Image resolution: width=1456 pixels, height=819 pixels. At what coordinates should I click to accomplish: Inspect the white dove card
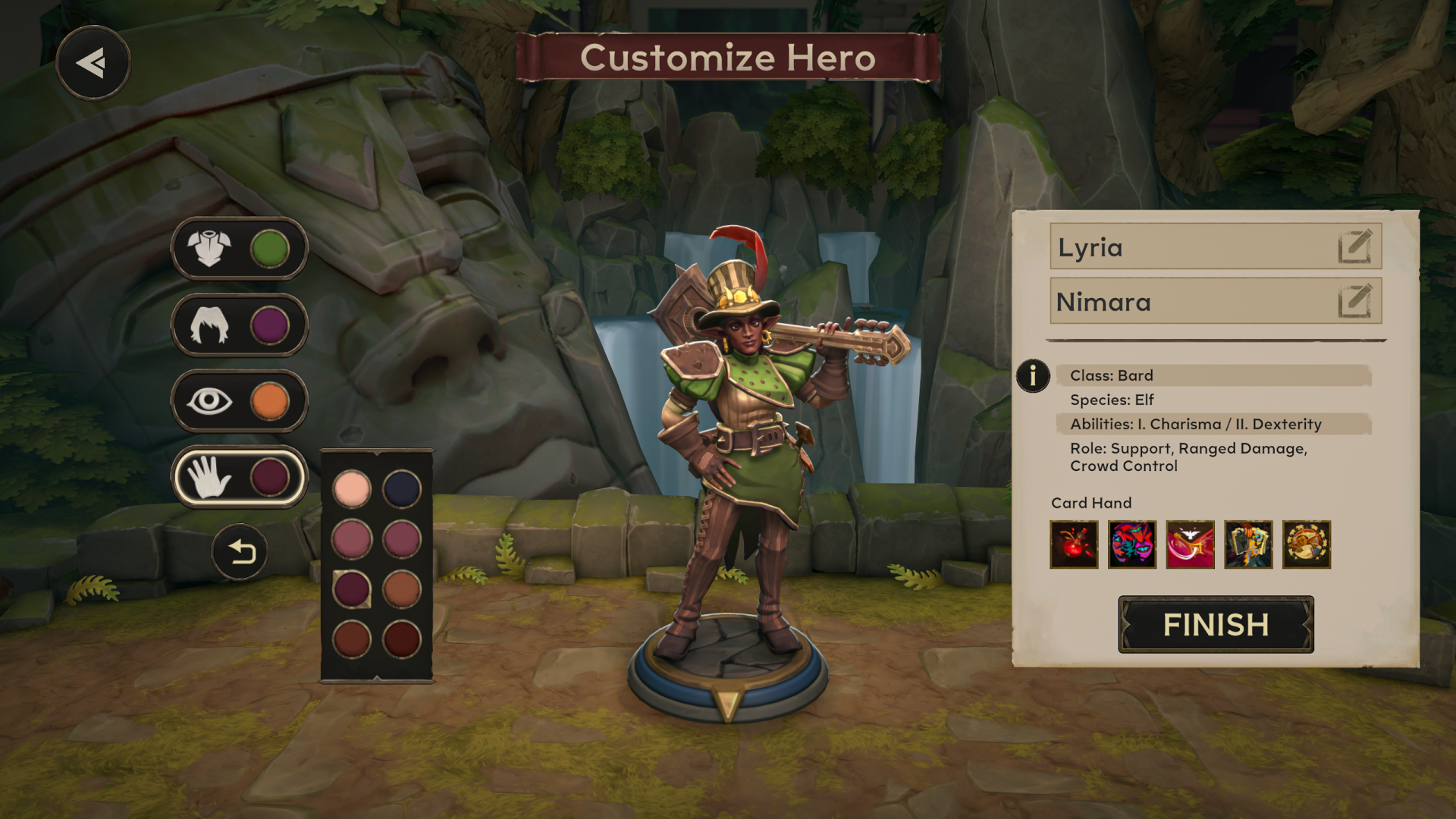coord(1191,544)
